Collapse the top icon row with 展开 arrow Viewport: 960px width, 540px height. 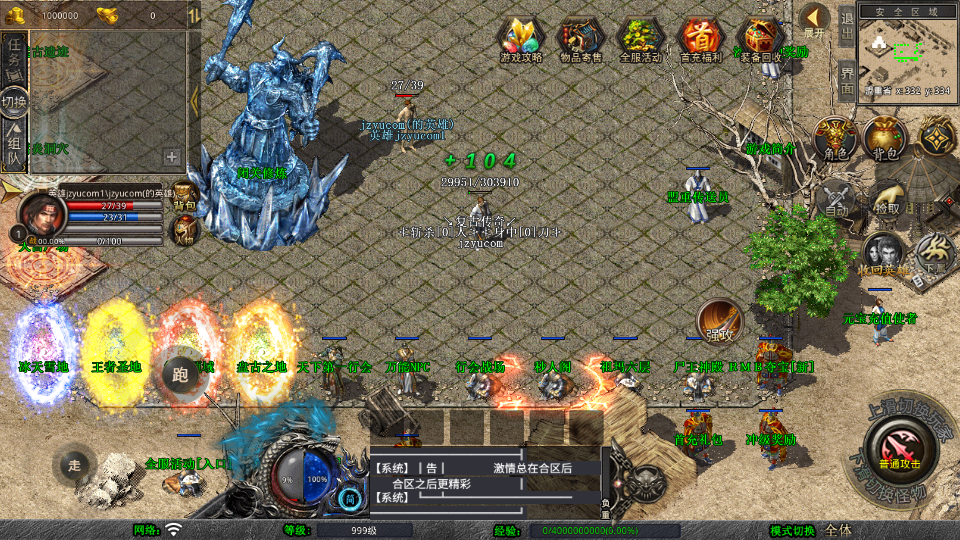pyautogui.click(x=814, y=22)
